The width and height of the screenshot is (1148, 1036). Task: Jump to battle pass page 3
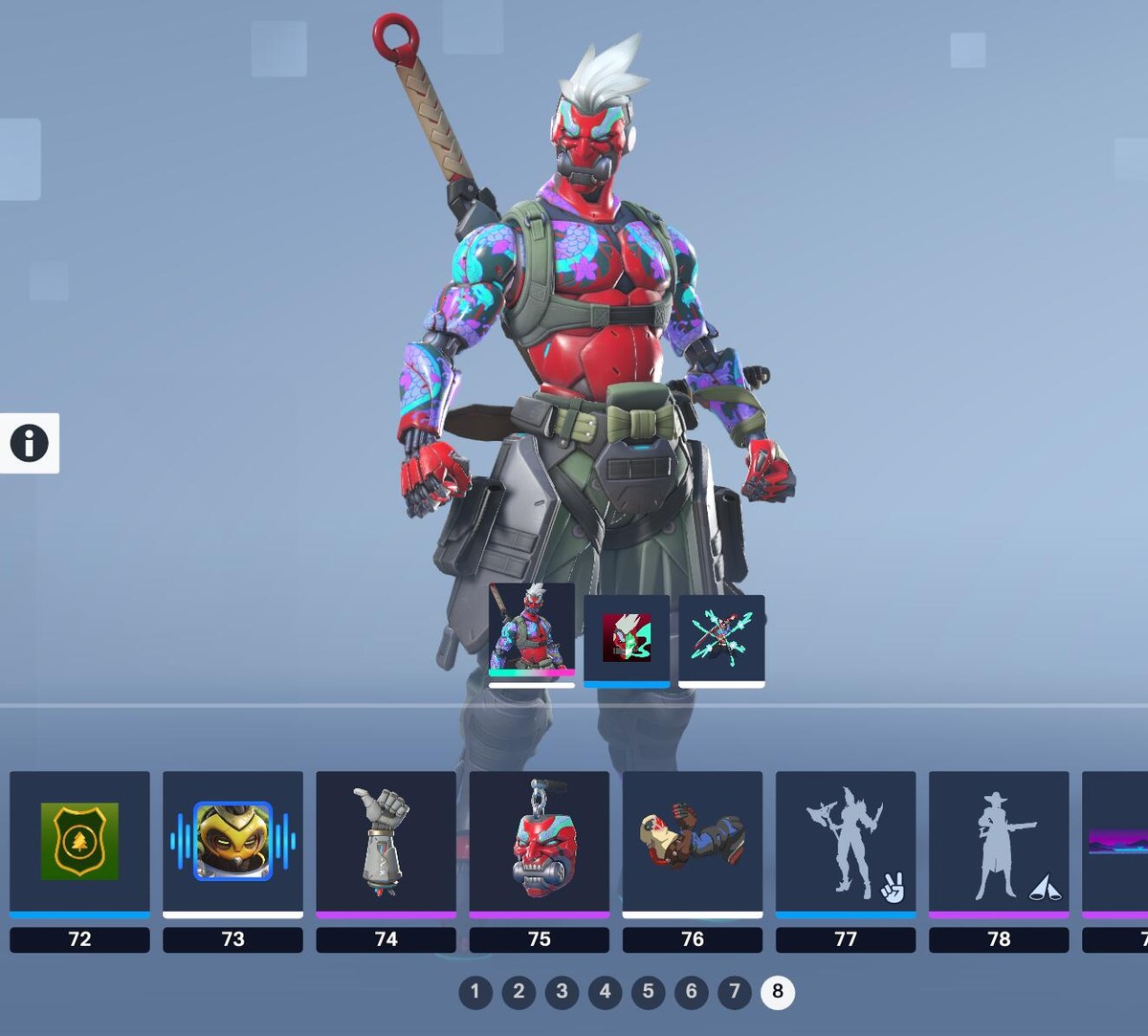[562, 992]
